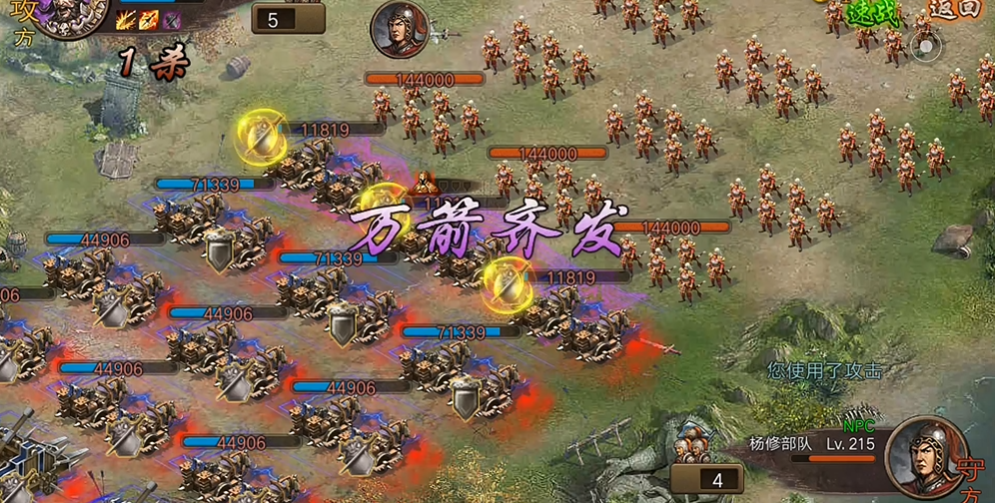
Task: Click the defender reserve troops icon
Action: 692,443
